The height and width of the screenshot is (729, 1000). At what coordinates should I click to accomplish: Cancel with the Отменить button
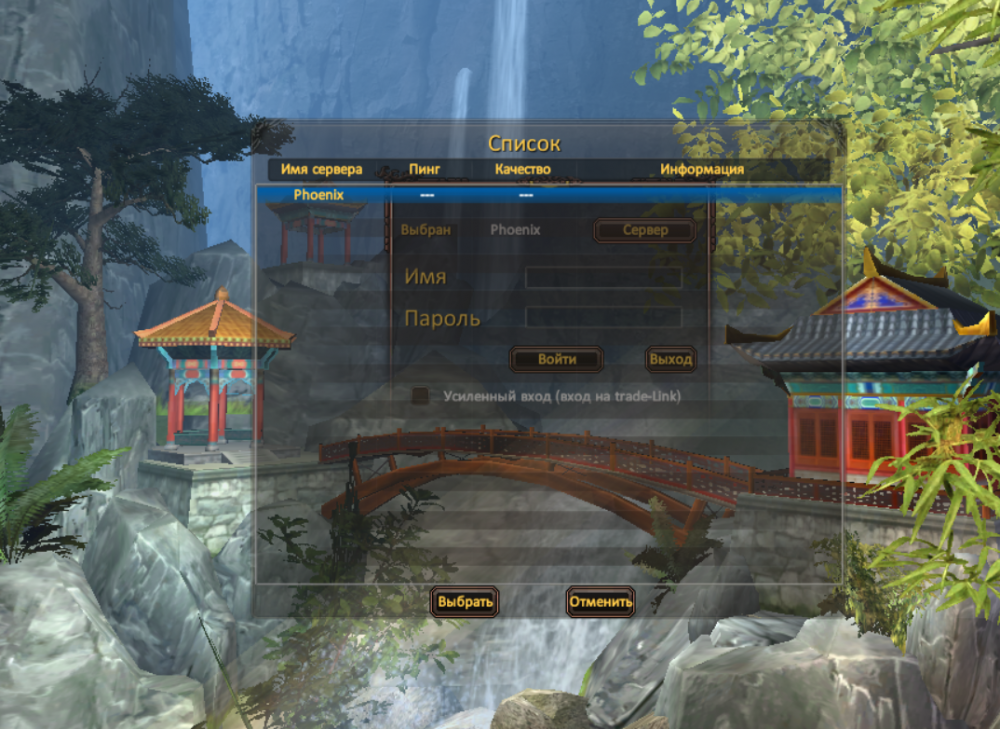point(600,602)
